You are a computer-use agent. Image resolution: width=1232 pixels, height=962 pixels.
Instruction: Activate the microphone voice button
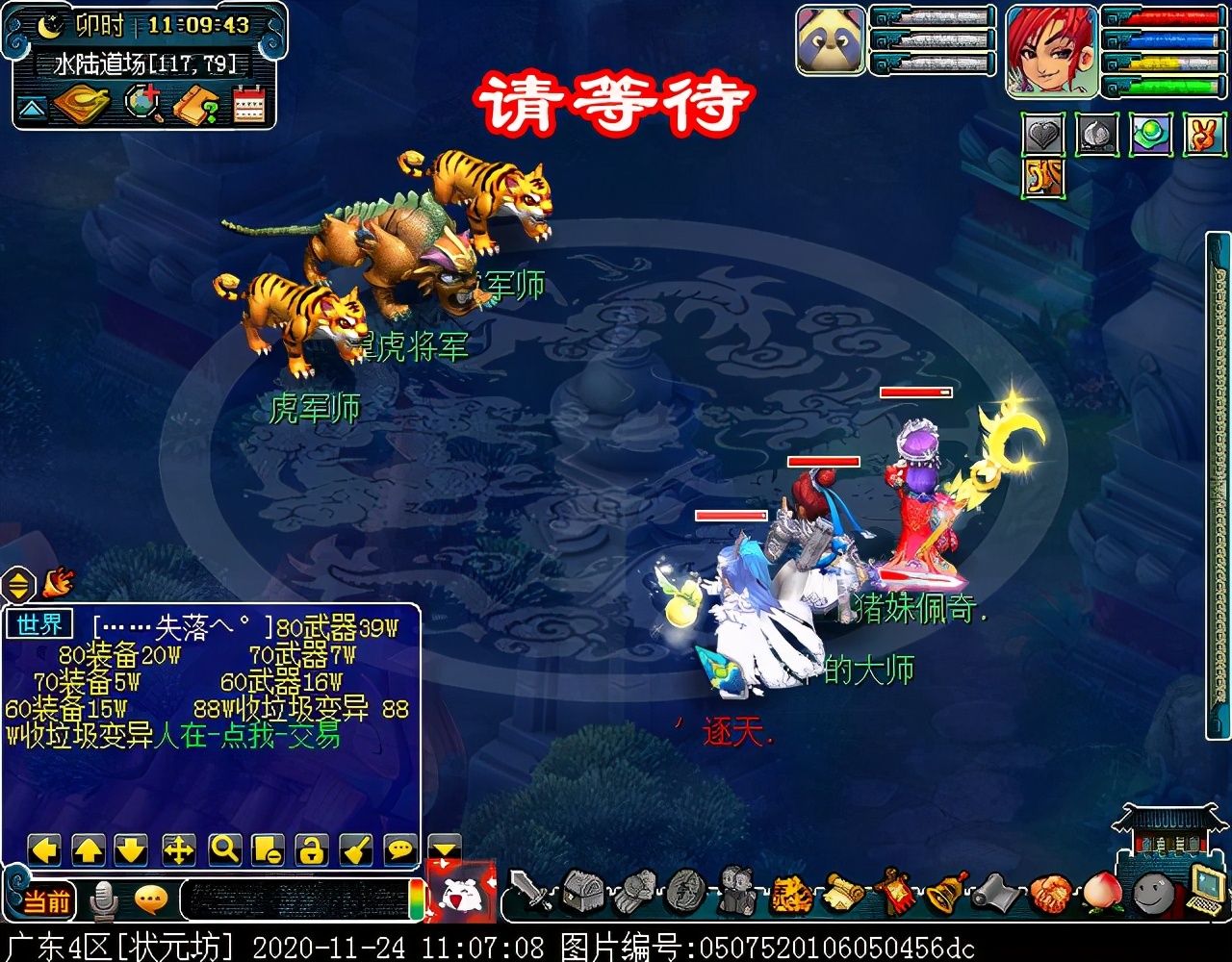click(x=103, y=900)
